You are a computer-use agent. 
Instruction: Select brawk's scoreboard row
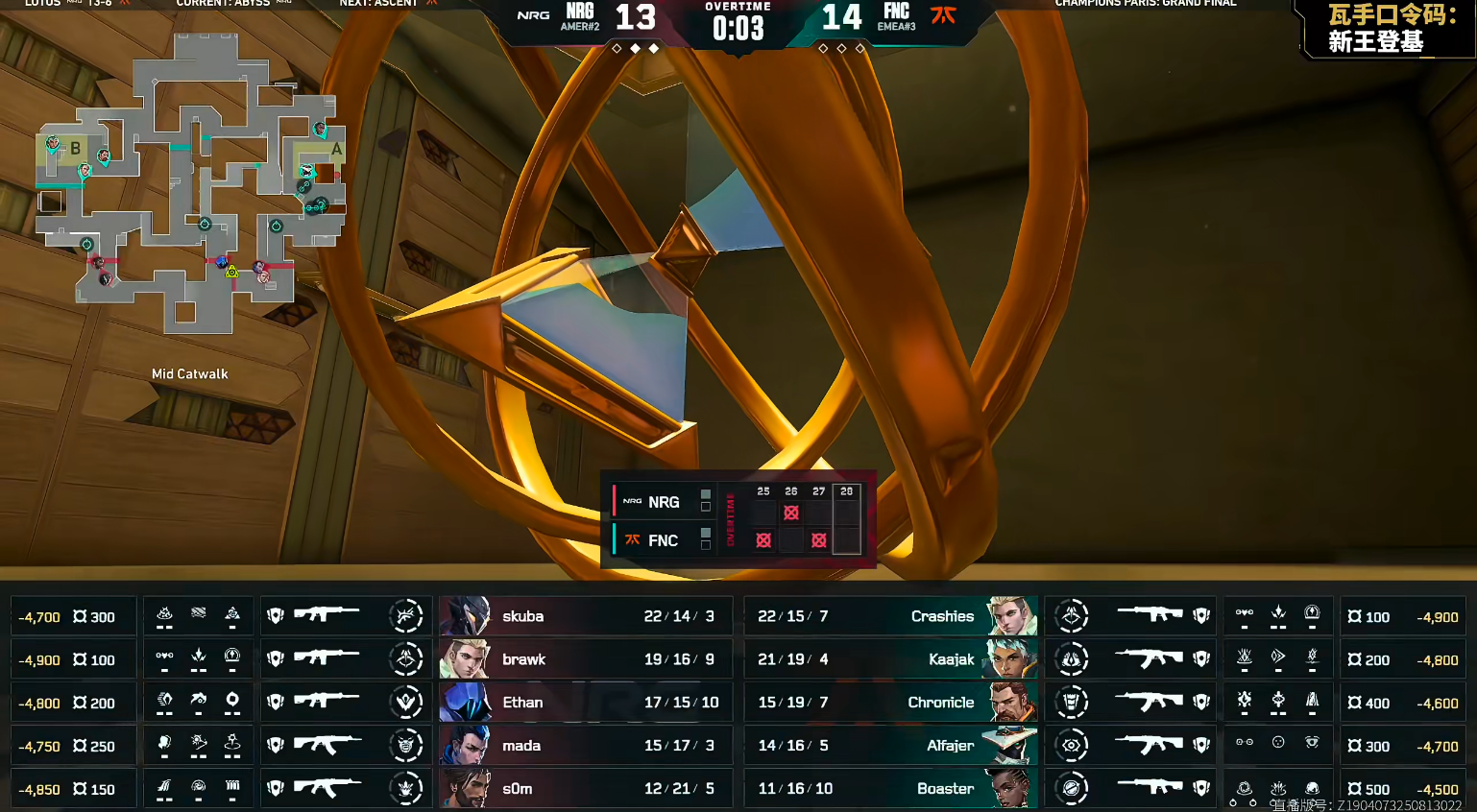[x=586, y=659]
